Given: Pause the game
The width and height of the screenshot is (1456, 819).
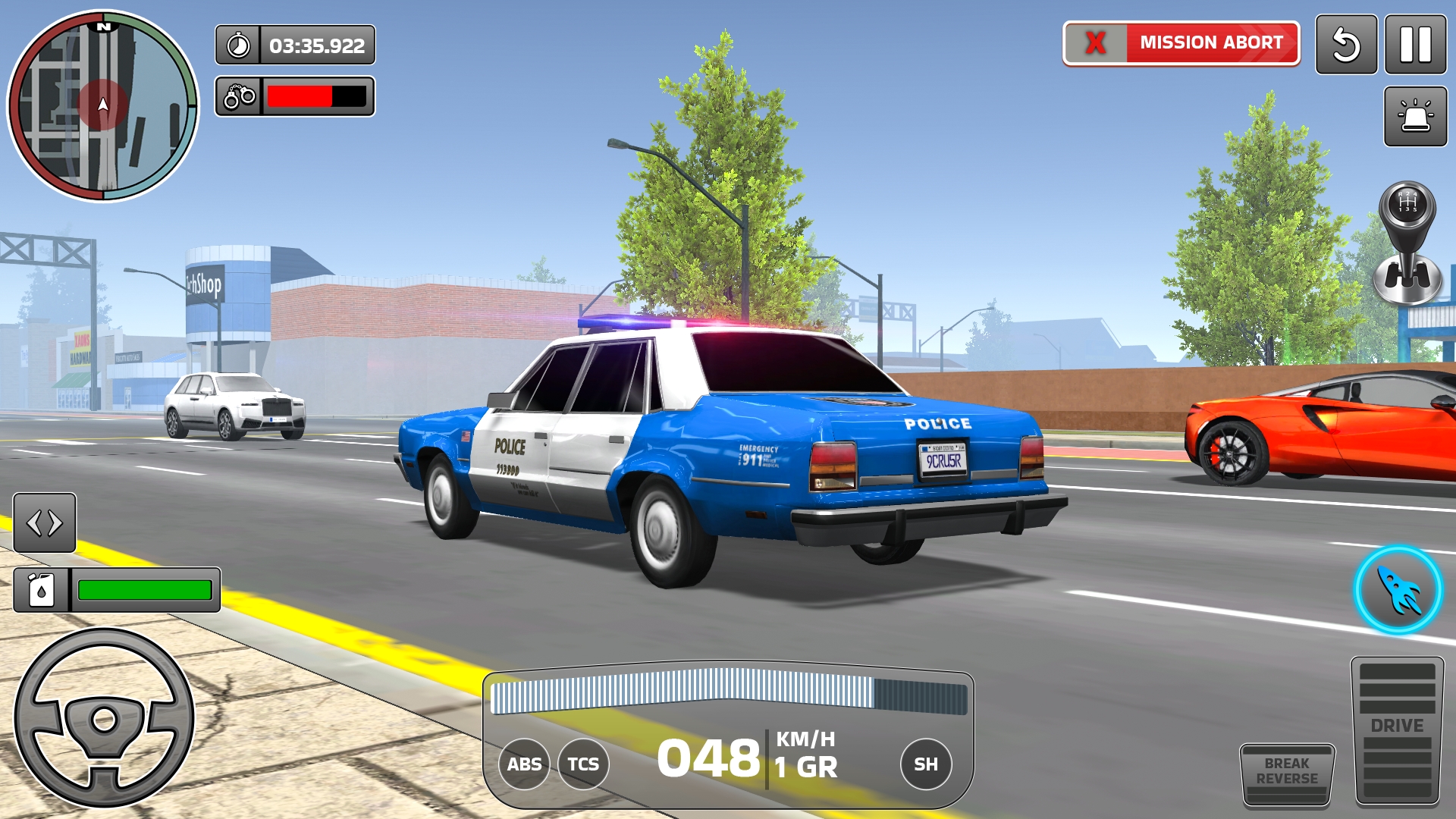Looking at the screenshot, I should pos(1415,45).
